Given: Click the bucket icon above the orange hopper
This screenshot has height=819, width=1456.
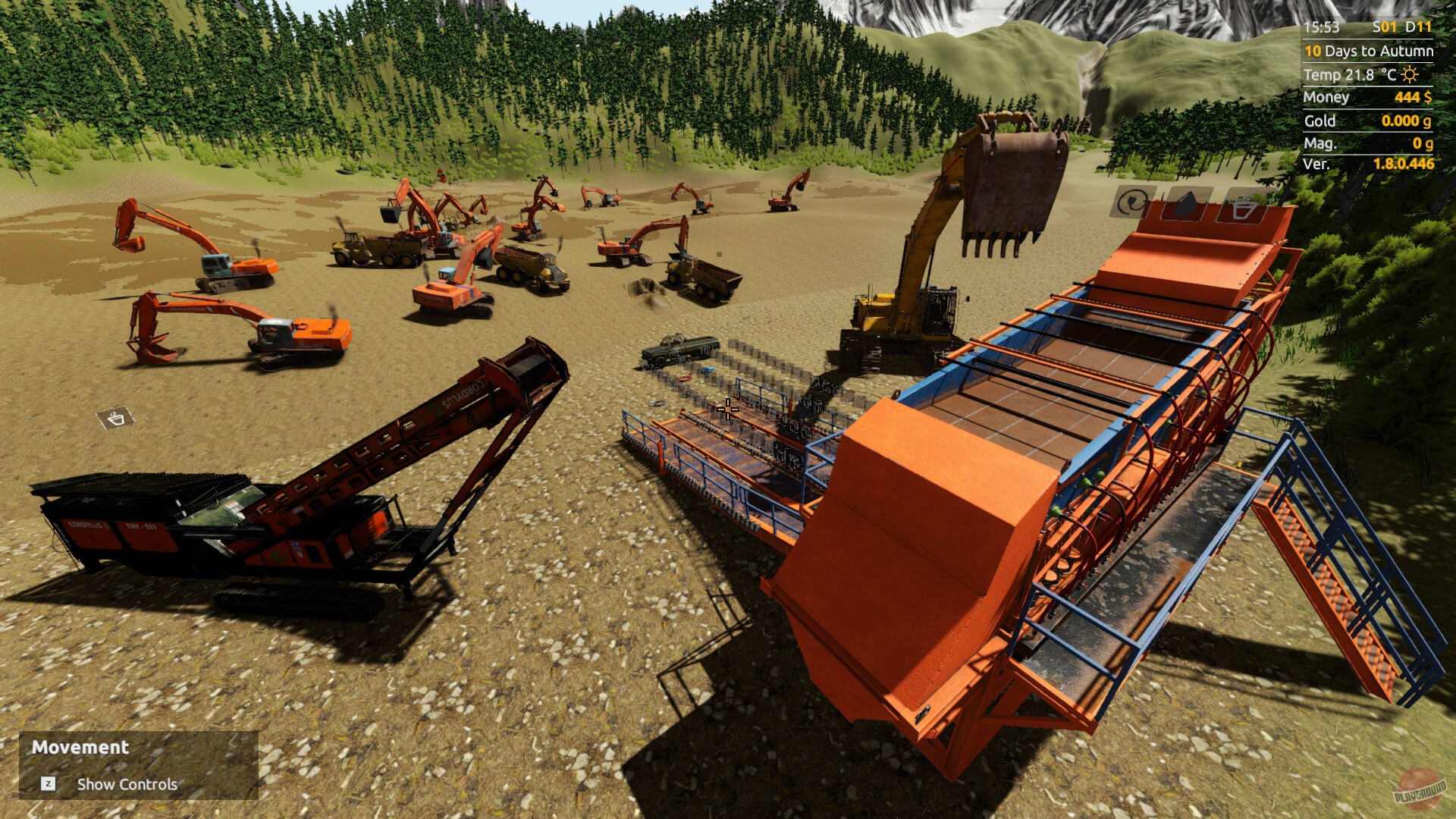Looking at the screenshot, I should pyautogui.click(x=1244, y=210).
